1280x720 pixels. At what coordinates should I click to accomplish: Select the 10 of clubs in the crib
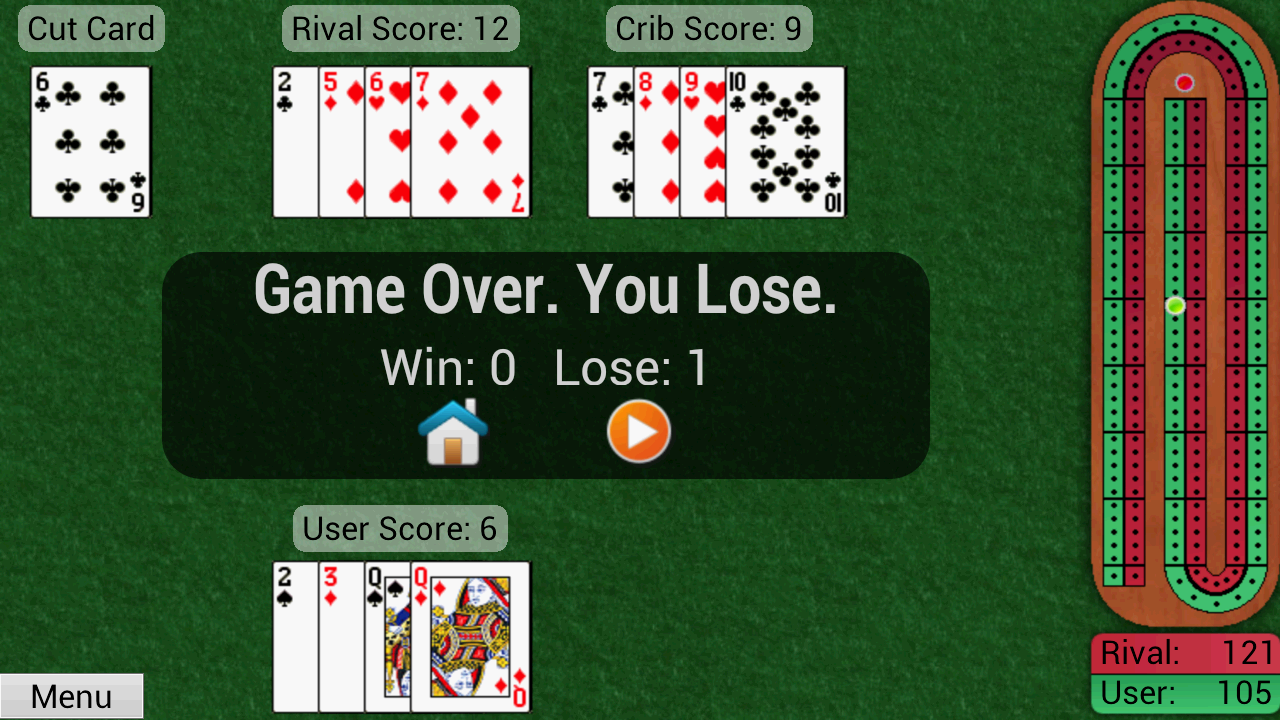coord(785,141)
